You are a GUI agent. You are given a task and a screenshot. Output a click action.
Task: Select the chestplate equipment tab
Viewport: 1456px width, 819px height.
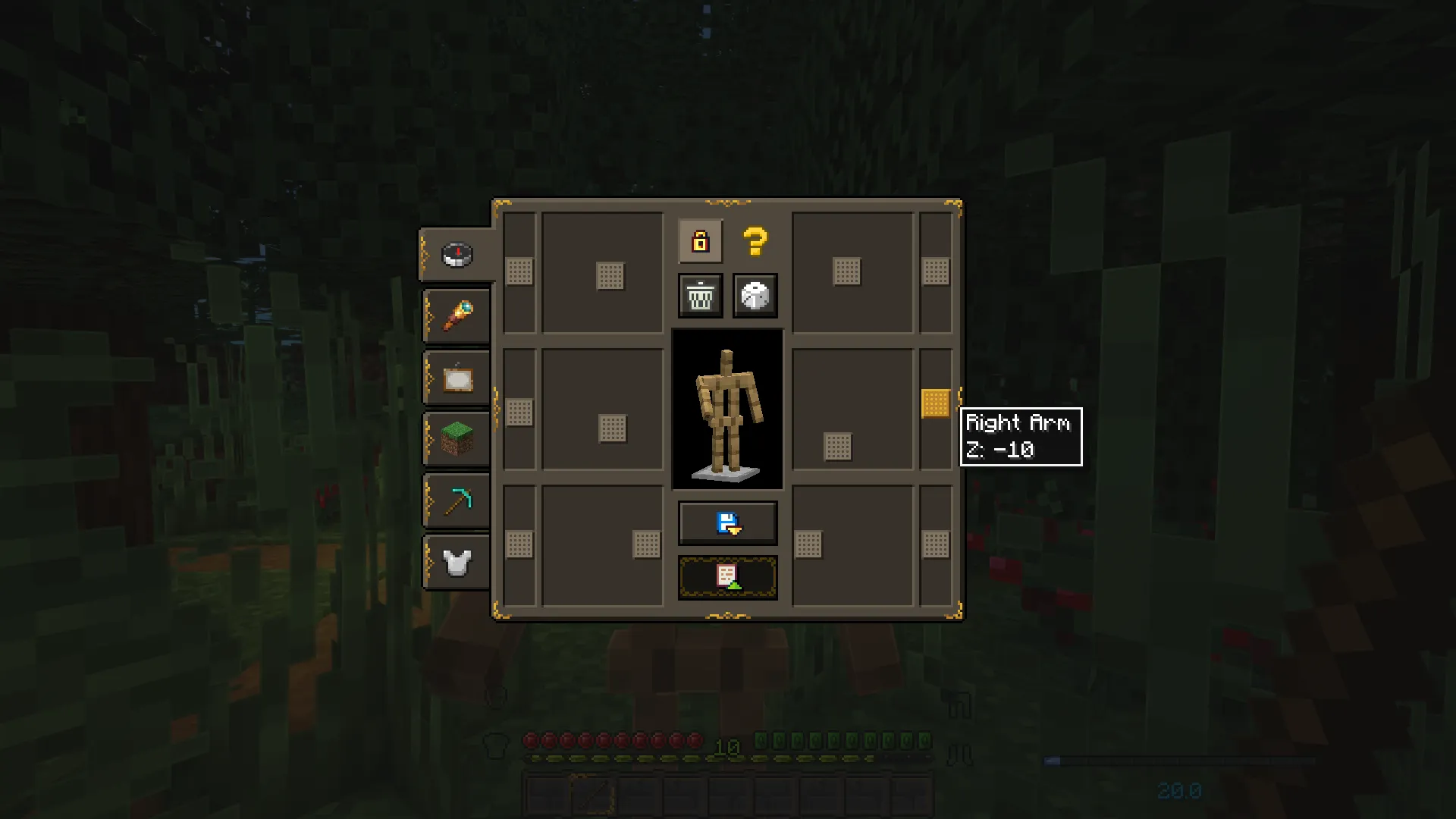tap(455, 562)
